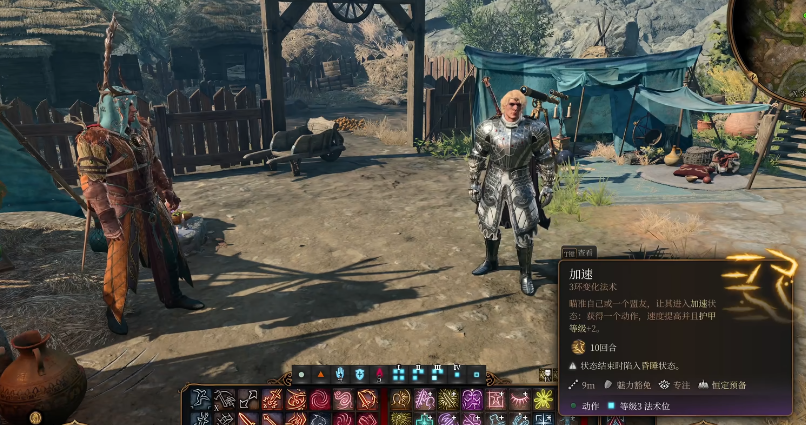Screen dimensions: 806x425
Task: Cast the pink closed-eye eyelash spell
Action: [520, 400]
